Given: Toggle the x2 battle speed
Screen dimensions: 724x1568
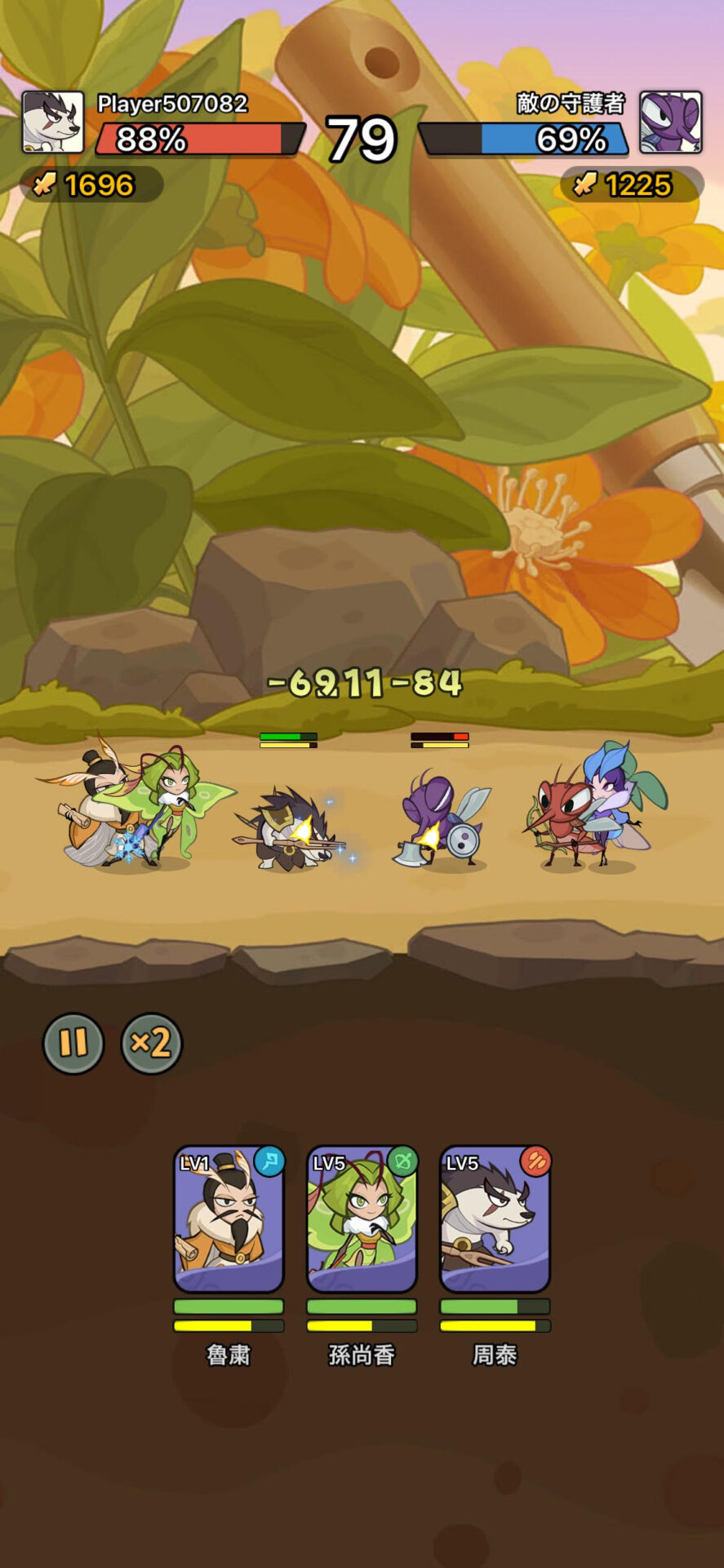Looking at the screenshot, I should 151,1043.
